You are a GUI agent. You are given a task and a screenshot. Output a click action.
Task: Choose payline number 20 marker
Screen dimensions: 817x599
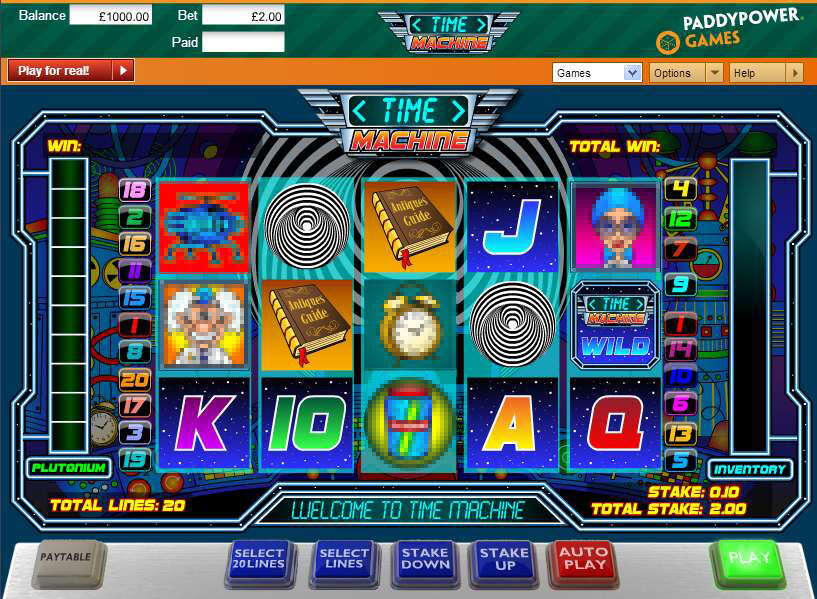click(133, 379)
